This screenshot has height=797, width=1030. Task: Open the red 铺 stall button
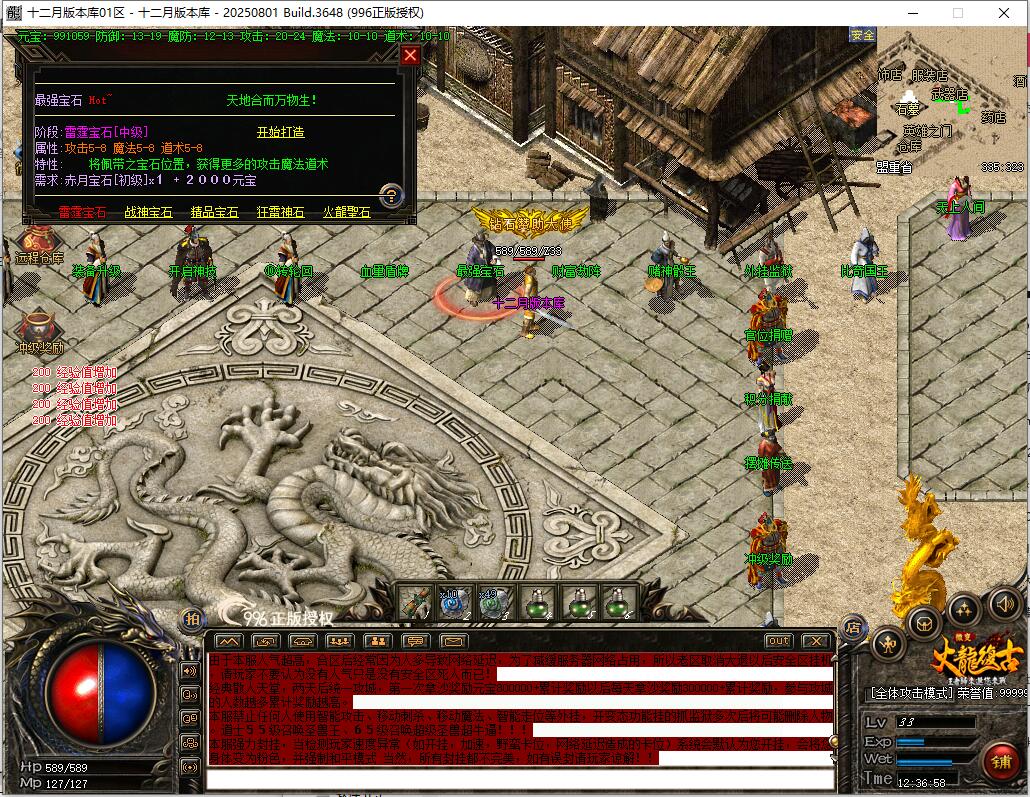1001,759
